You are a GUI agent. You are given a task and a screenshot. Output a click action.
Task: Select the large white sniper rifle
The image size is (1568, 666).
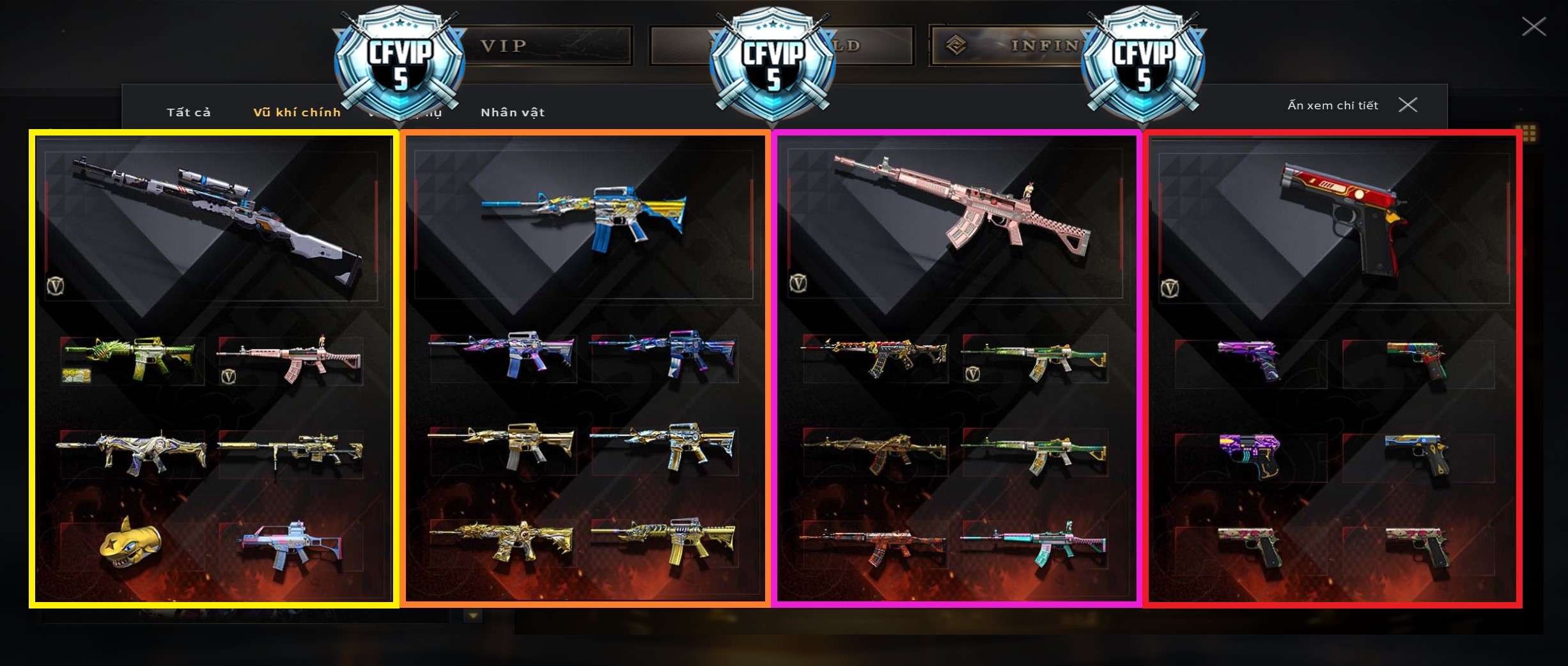pos(217,217)
